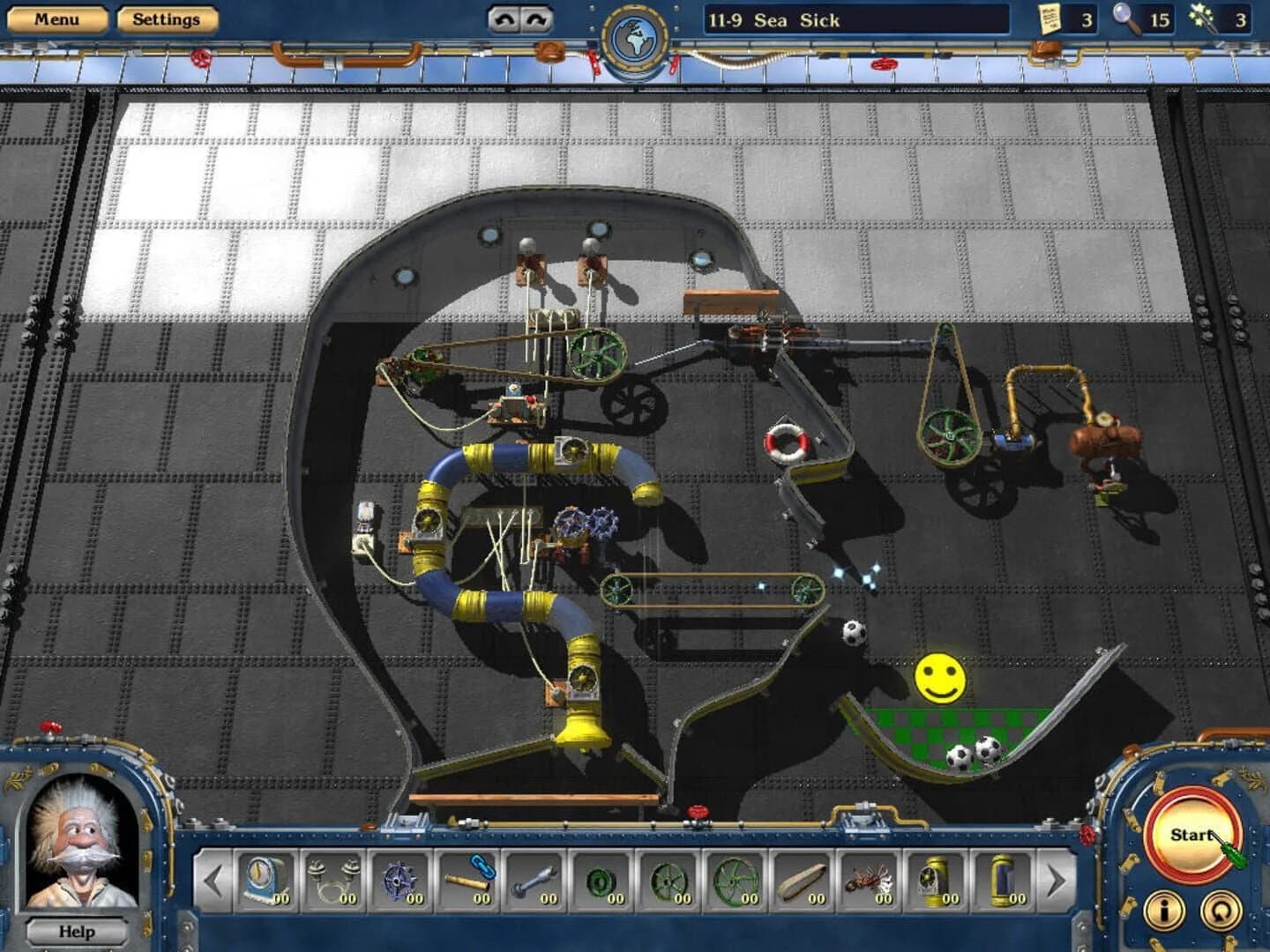
Task: Click the notes task list icon
Action: (x=1048, y=19)
